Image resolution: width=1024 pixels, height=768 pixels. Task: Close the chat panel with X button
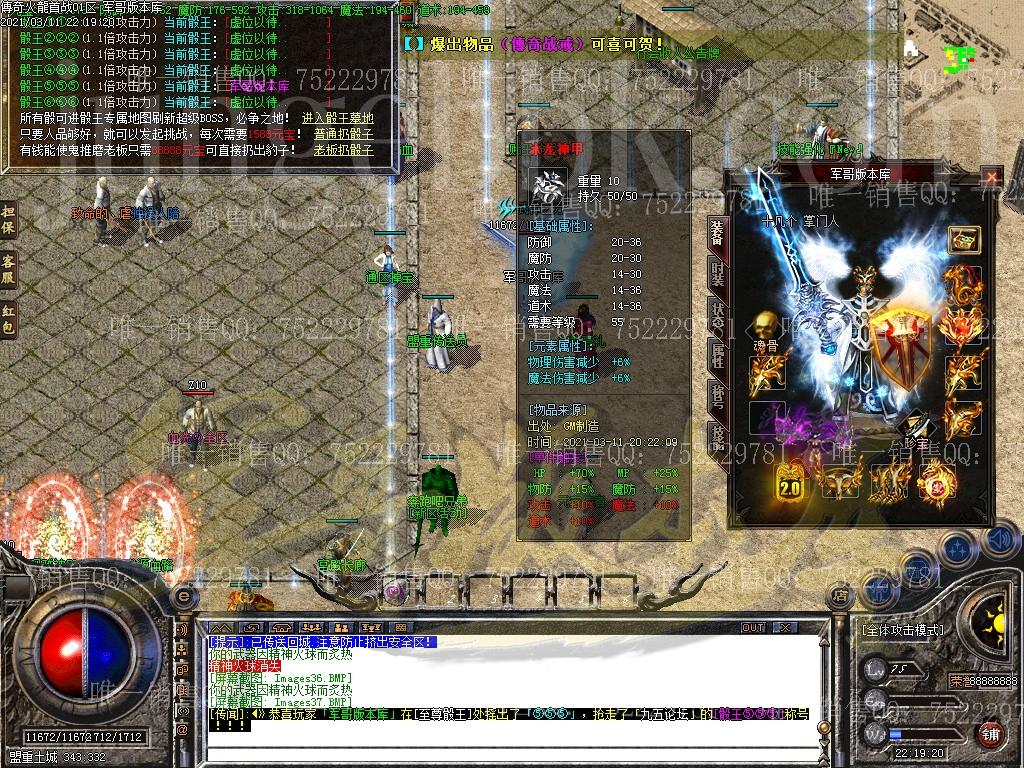click(x=784, y=628)
